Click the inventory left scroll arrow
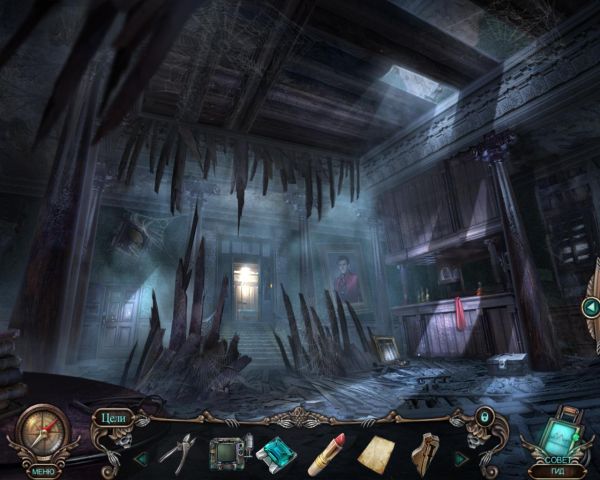The width and height of the screenshot is (600, 480). point(141,458)
